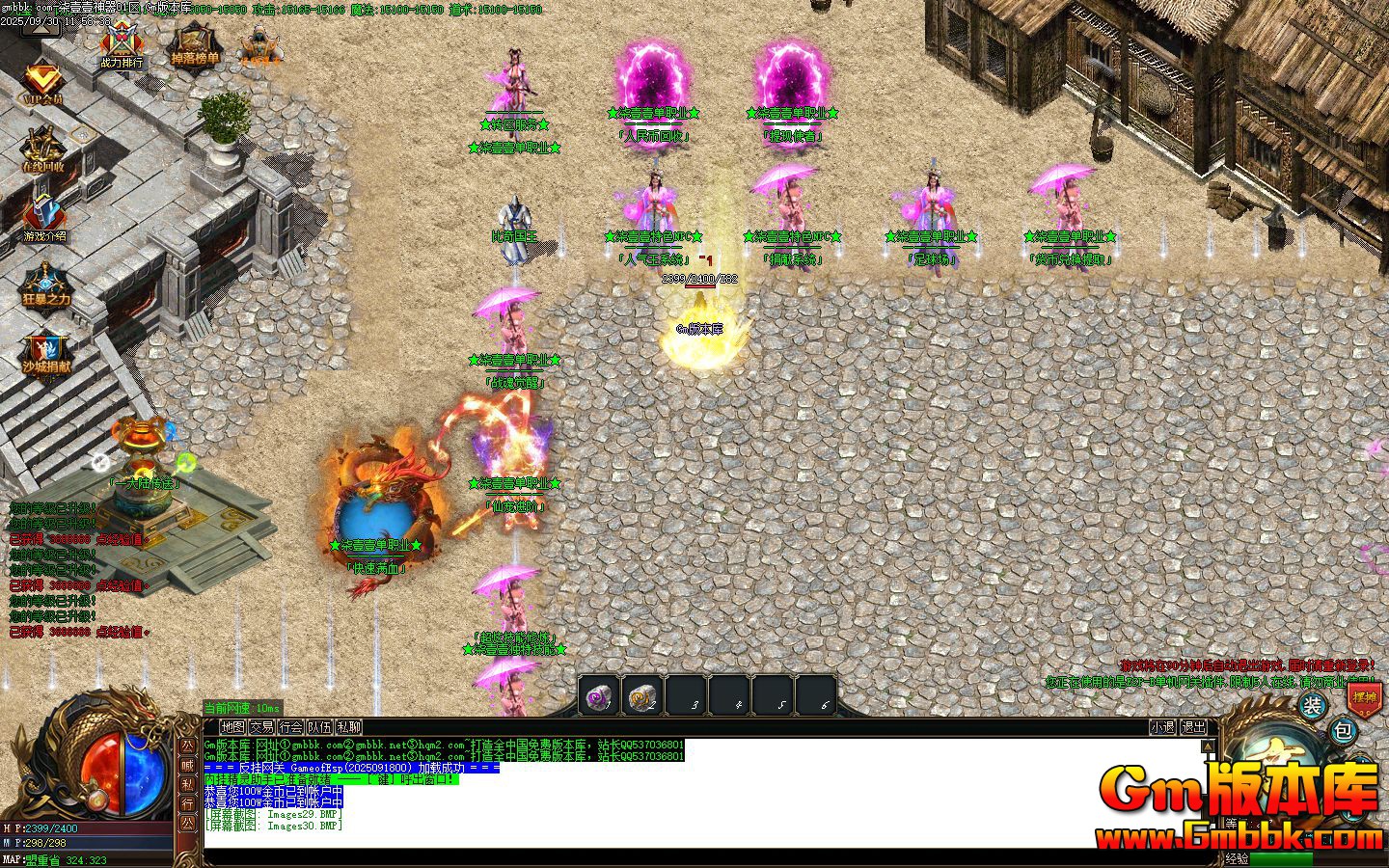1389x868 pixels.
Task: Open the 游戏介绍 game introduction icon
Action: pyautogui.click(x=45, y=211)
